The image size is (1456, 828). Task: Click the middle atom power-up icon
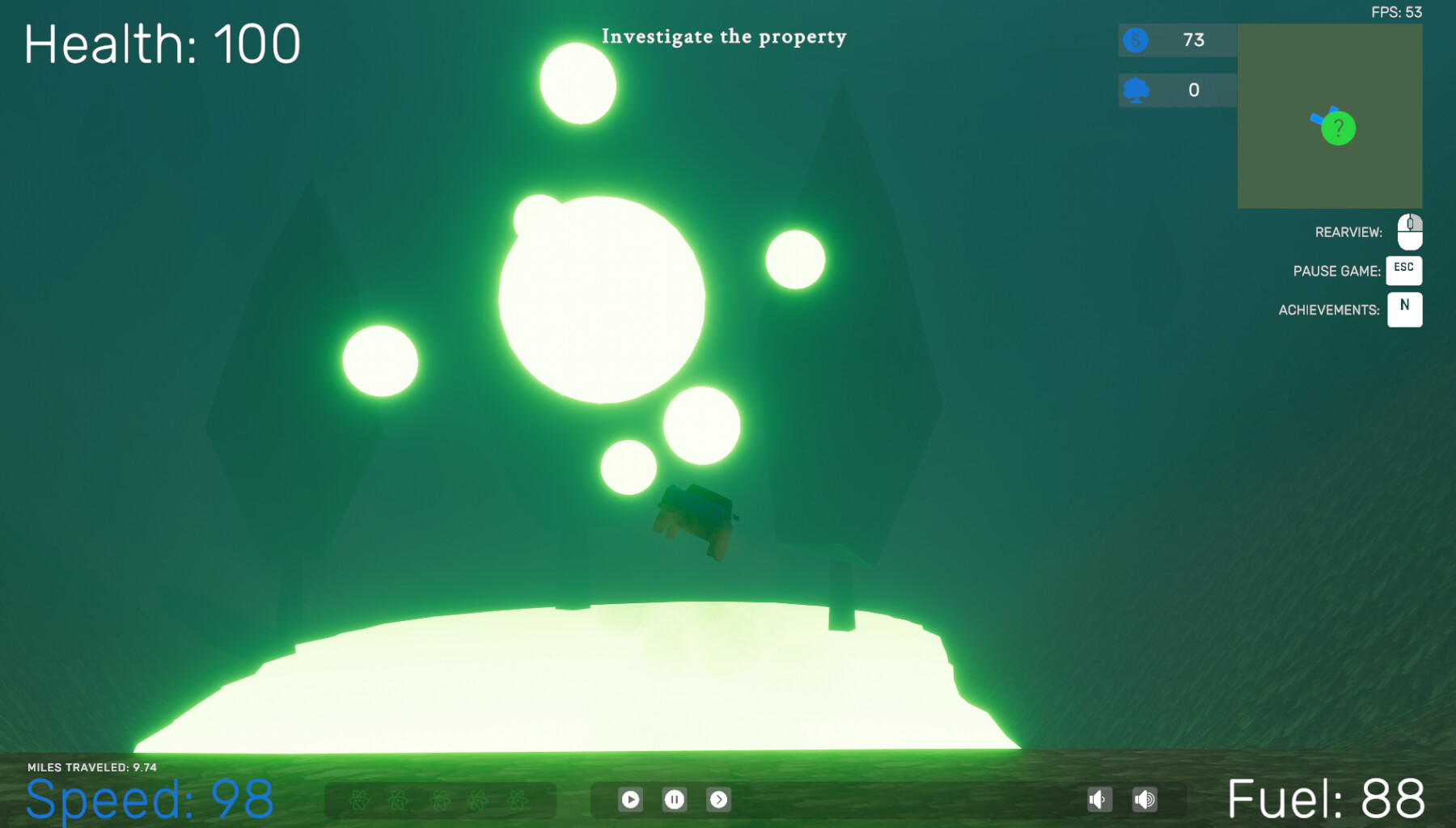click(x=439, y=801)
